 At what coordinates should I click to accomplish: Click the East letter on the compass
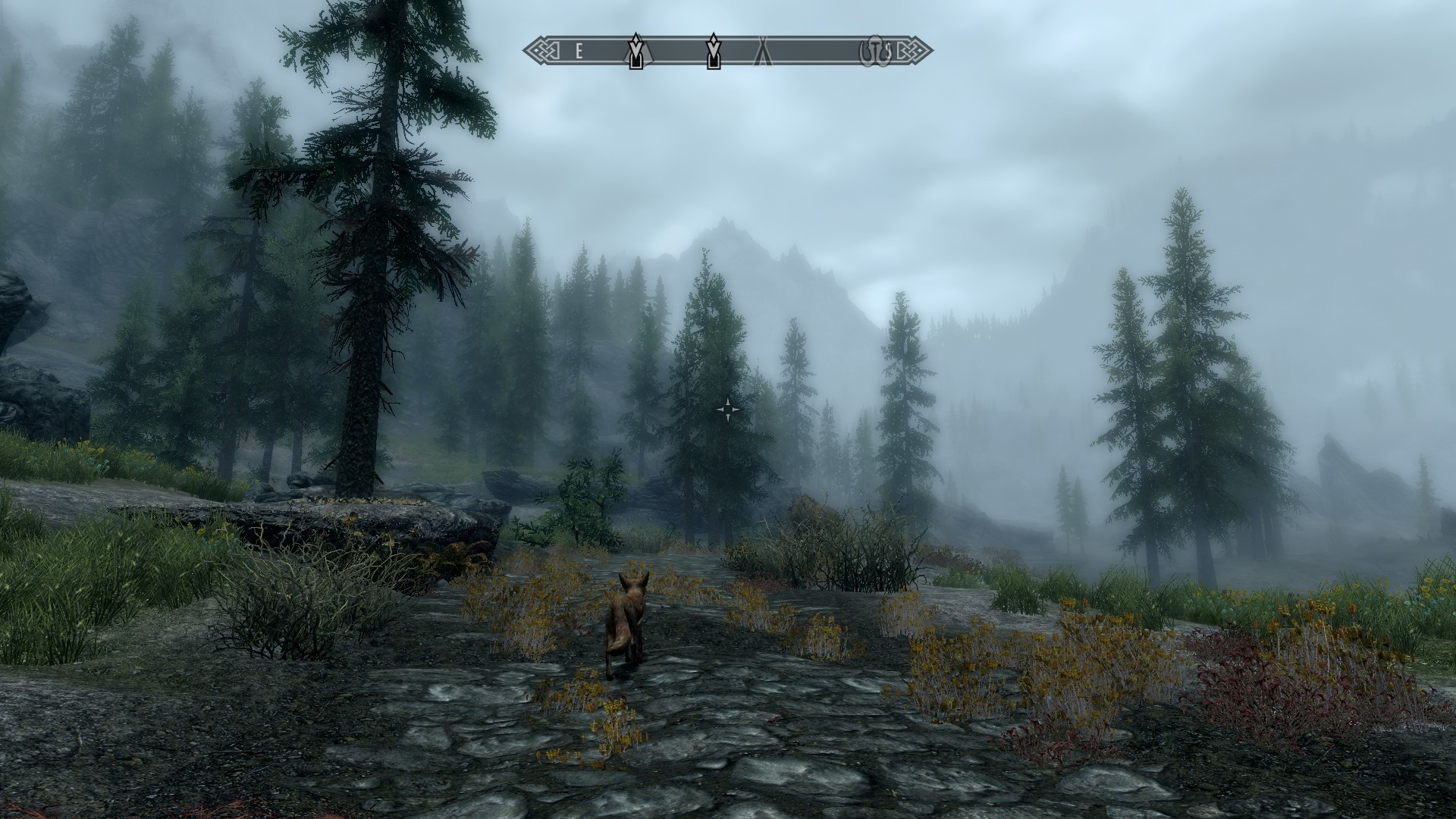pyautogui.click(x=579, y=52)
